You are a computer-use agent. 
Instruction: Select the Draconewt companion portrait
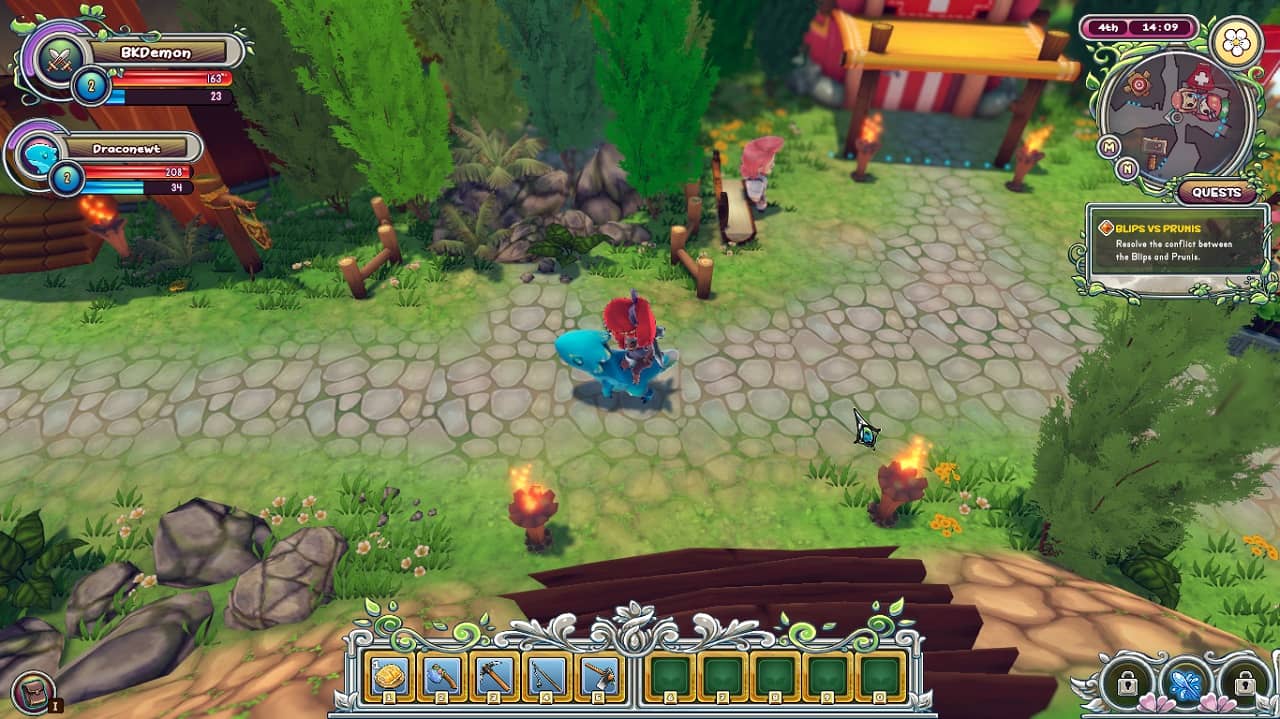(x=40, y=156)
